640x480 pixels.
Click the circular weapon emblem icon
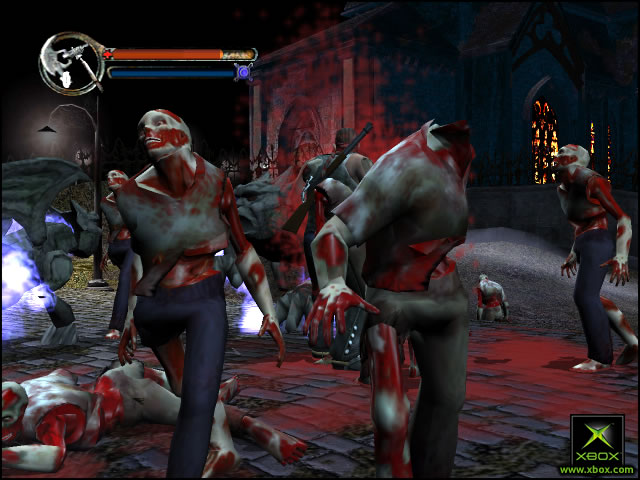pyautogui.click(x=70, y=63)
